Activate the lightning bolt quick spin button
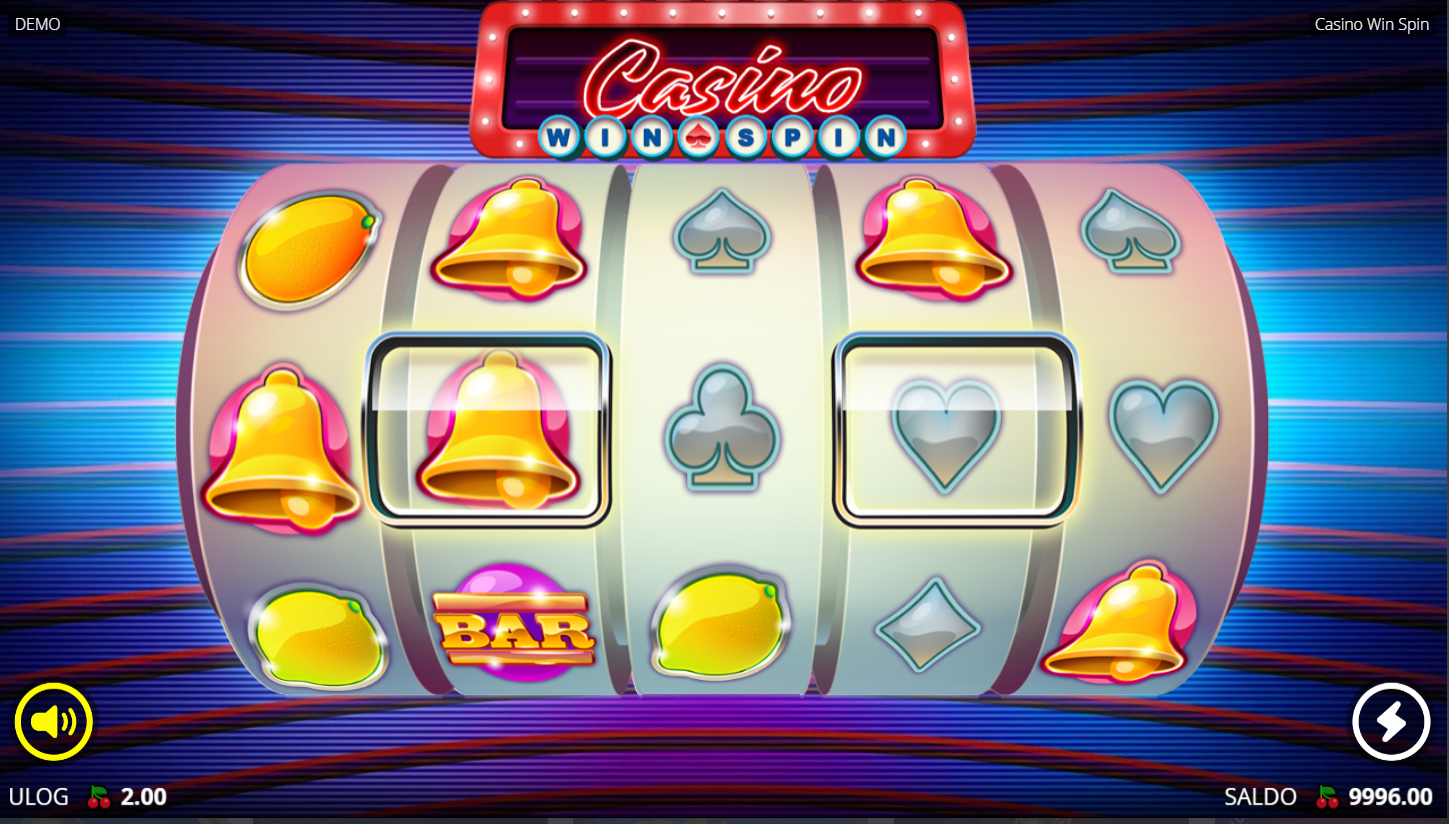The height and width of the screenshot is (824, 1449). pos(1391,722)
